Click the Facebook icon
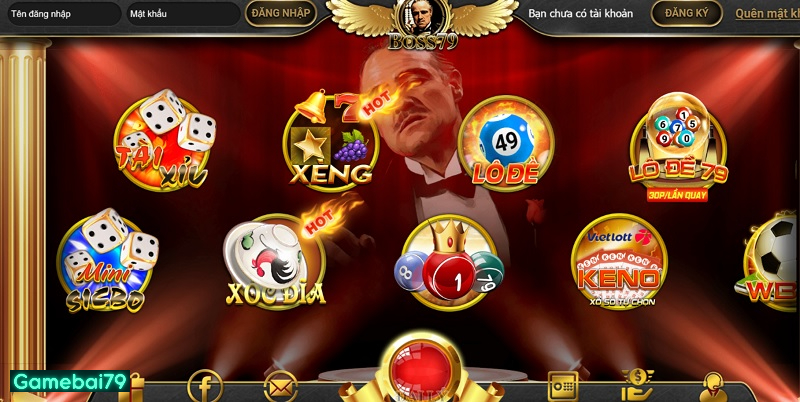 pos(206,385)
